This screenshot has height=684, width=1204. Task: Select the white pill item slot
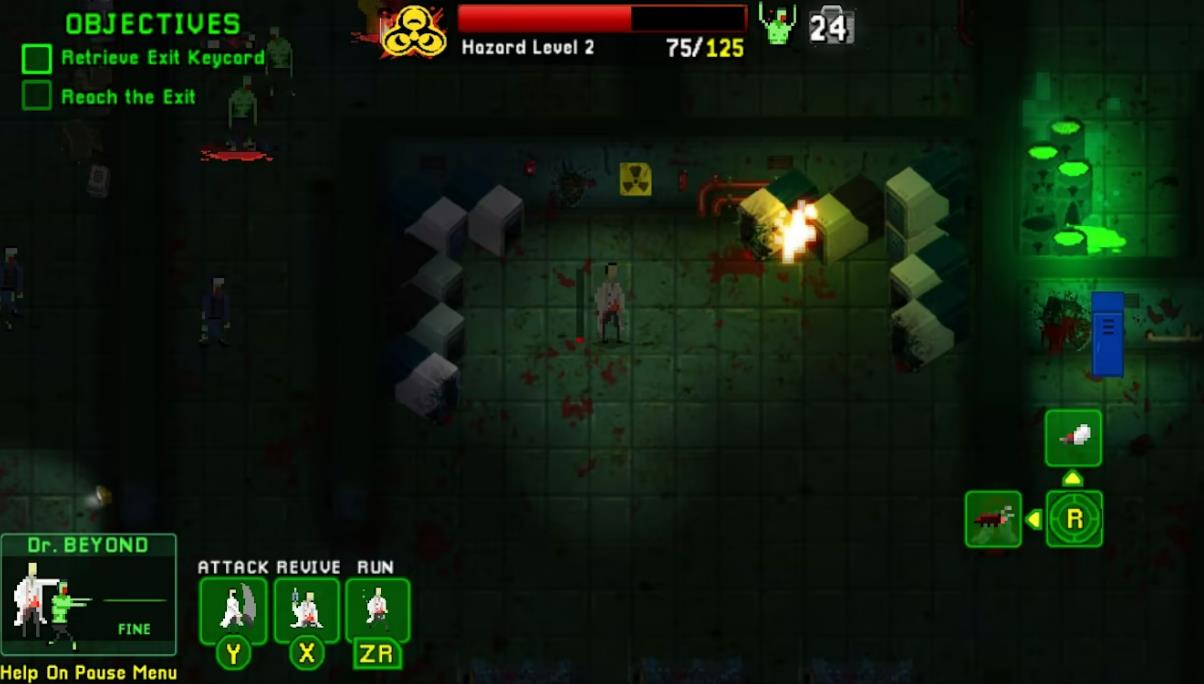pyautogui.click(x=1073, y=438)
